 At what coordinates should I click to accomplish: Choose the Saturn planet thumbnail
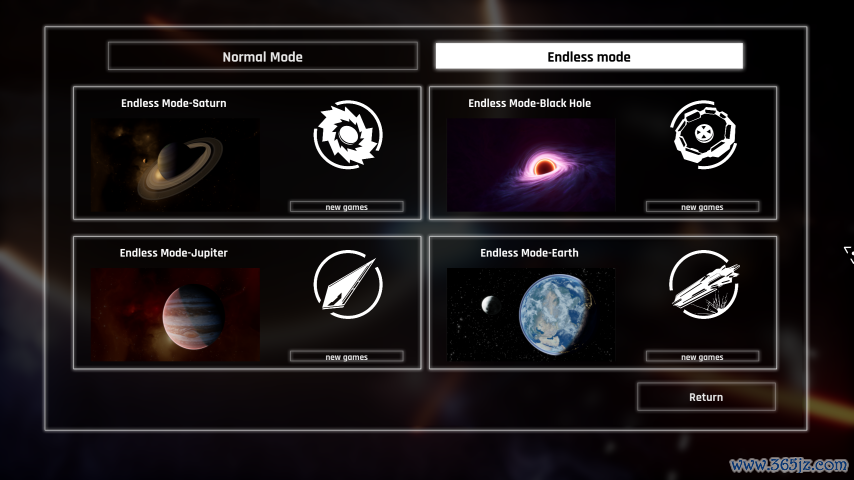tap(175, 165)
